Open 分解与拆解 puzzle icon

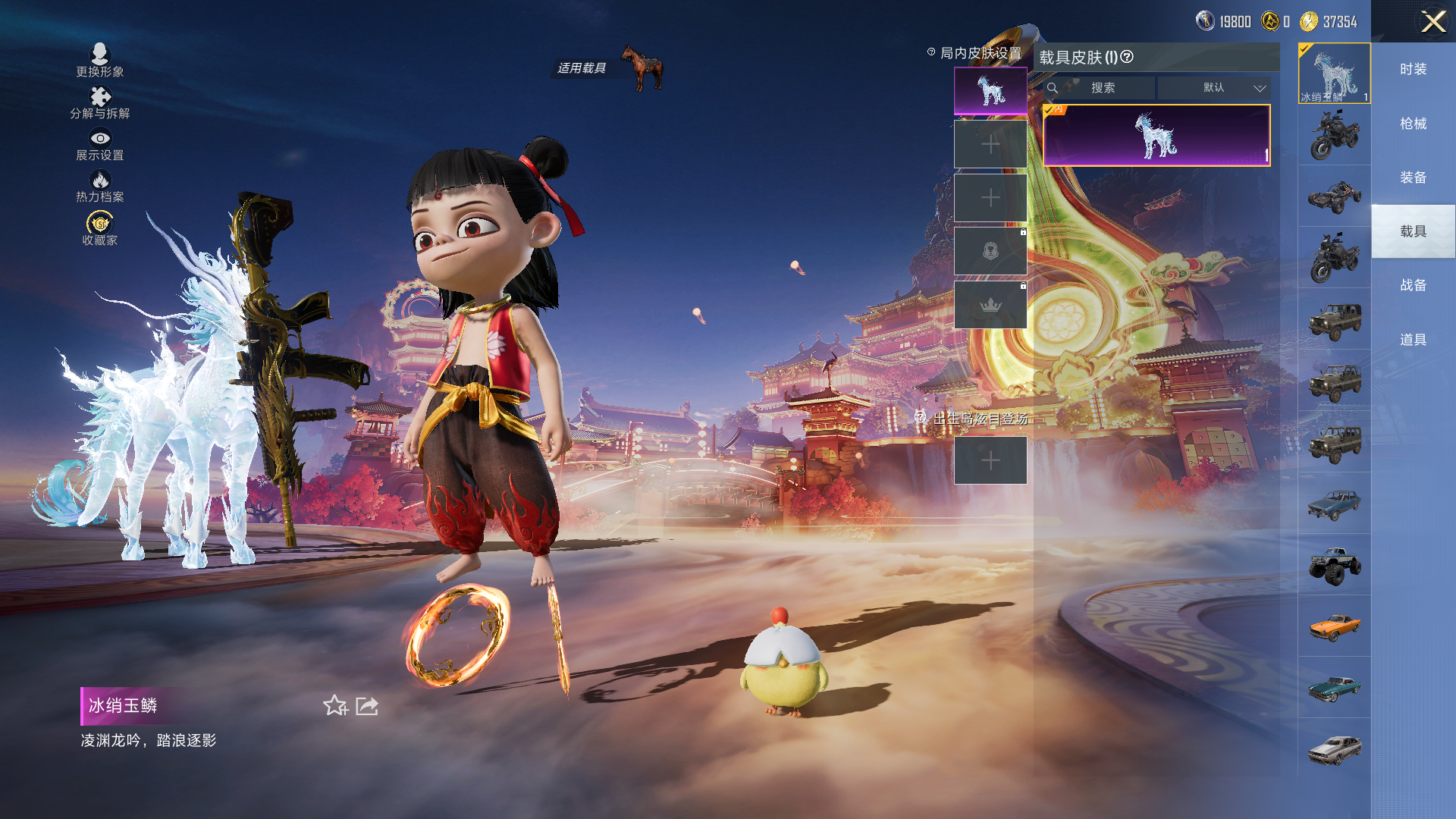coord(99,102)
